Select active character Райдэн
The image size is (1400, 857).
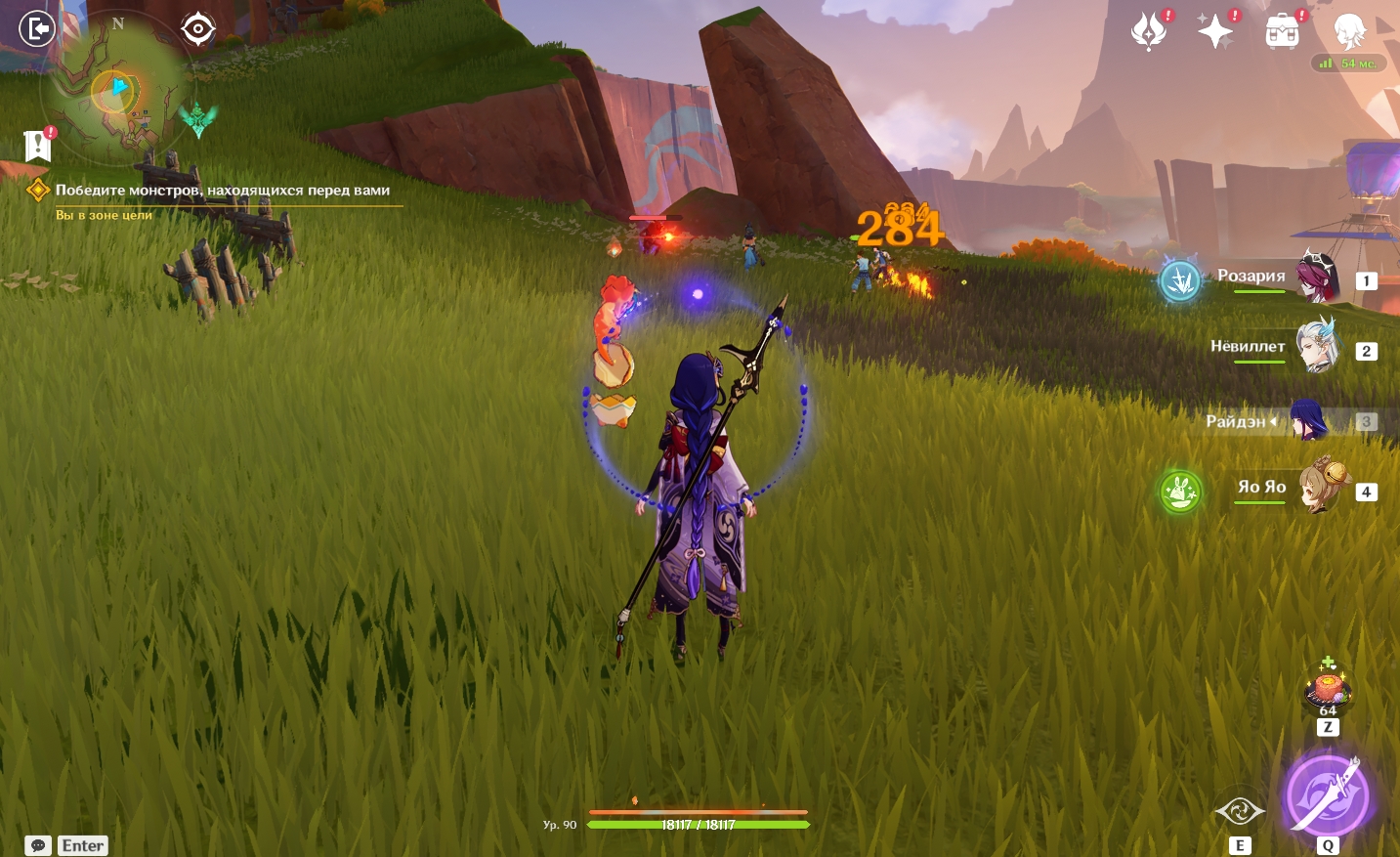tap(1308, 421)
